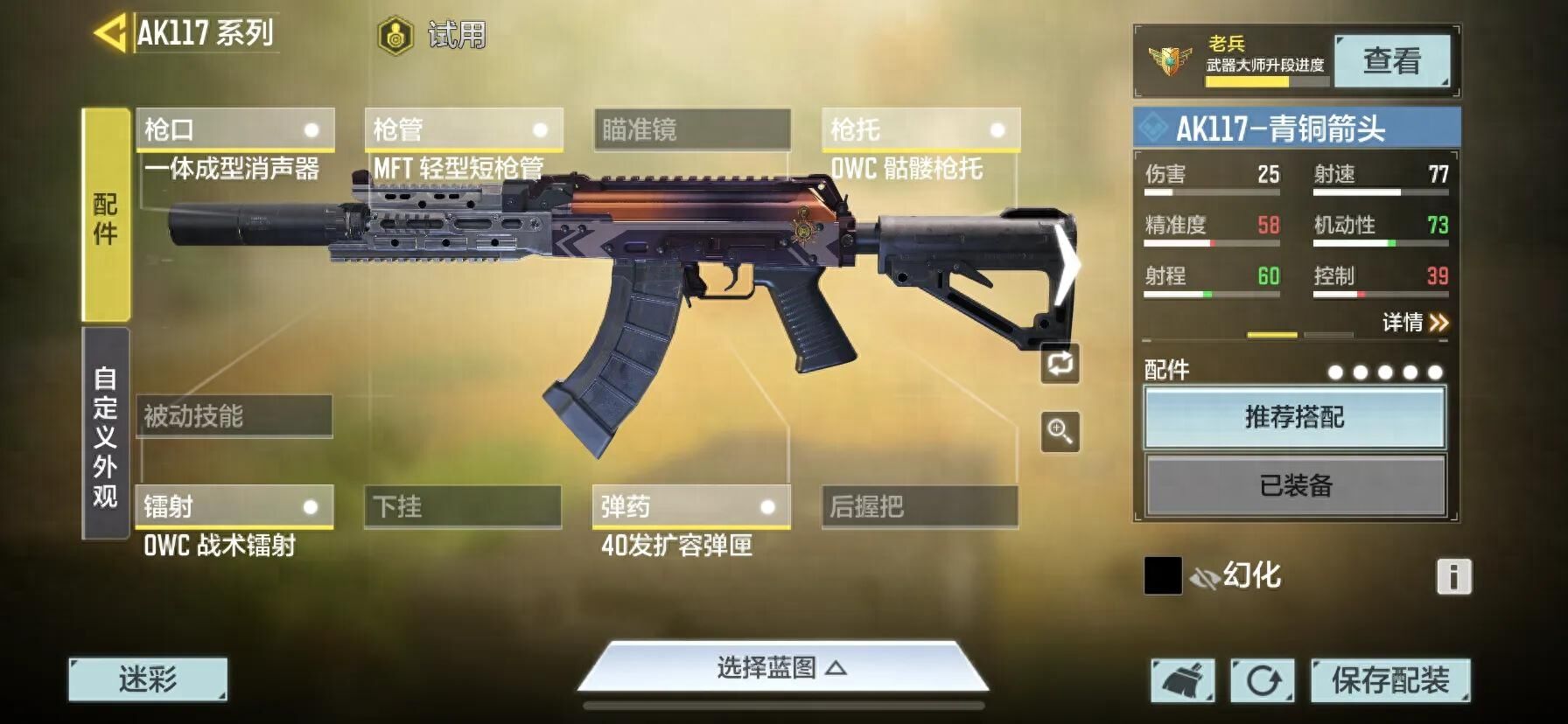Viewport: 1568px width, 724px height.
Task: Expand weapon stats with 详情
Action: tap(1415, 323)
